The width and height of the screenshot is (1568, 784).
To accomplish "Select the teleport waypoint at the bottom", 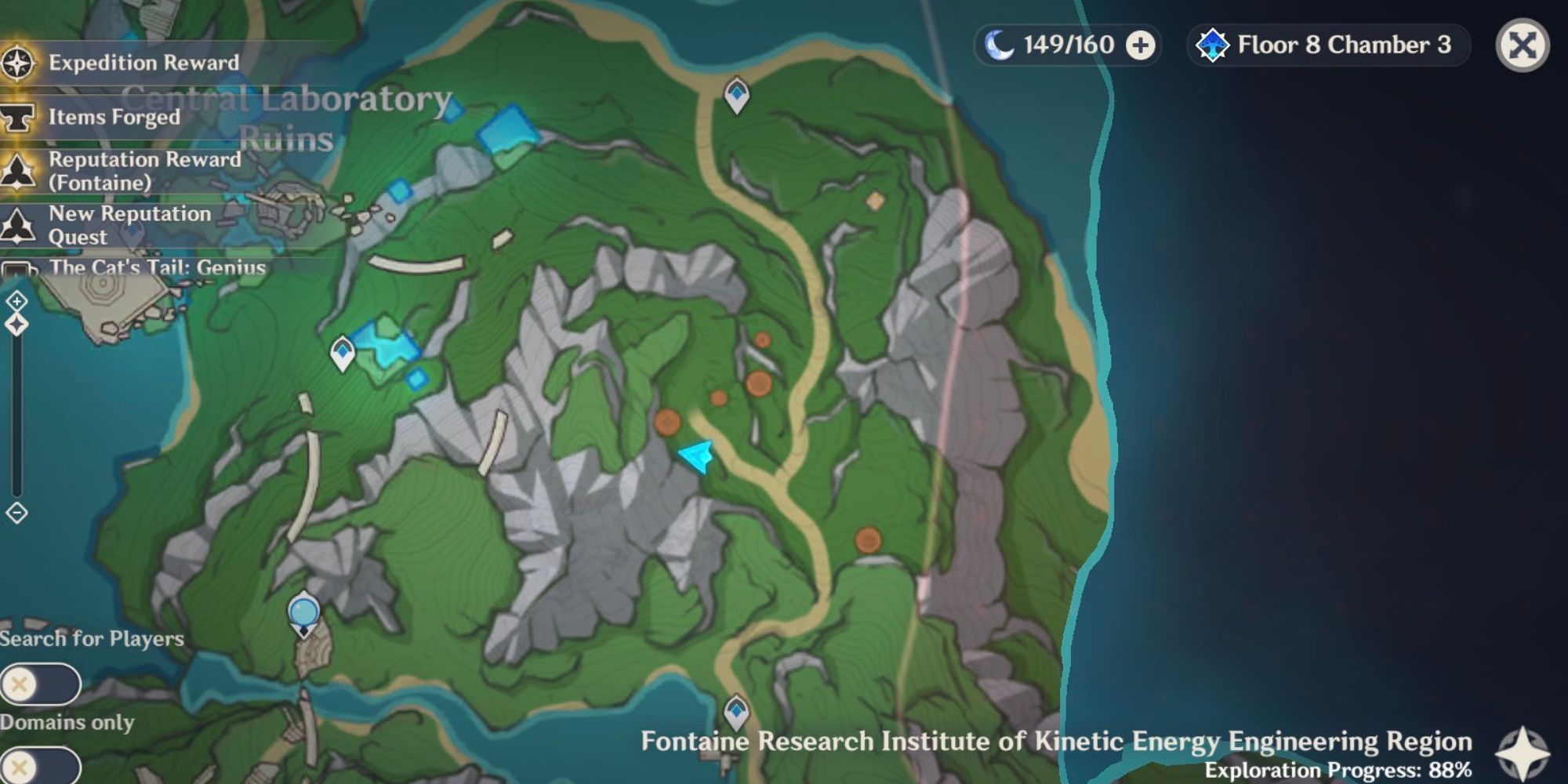I will [x=735, y=710].
